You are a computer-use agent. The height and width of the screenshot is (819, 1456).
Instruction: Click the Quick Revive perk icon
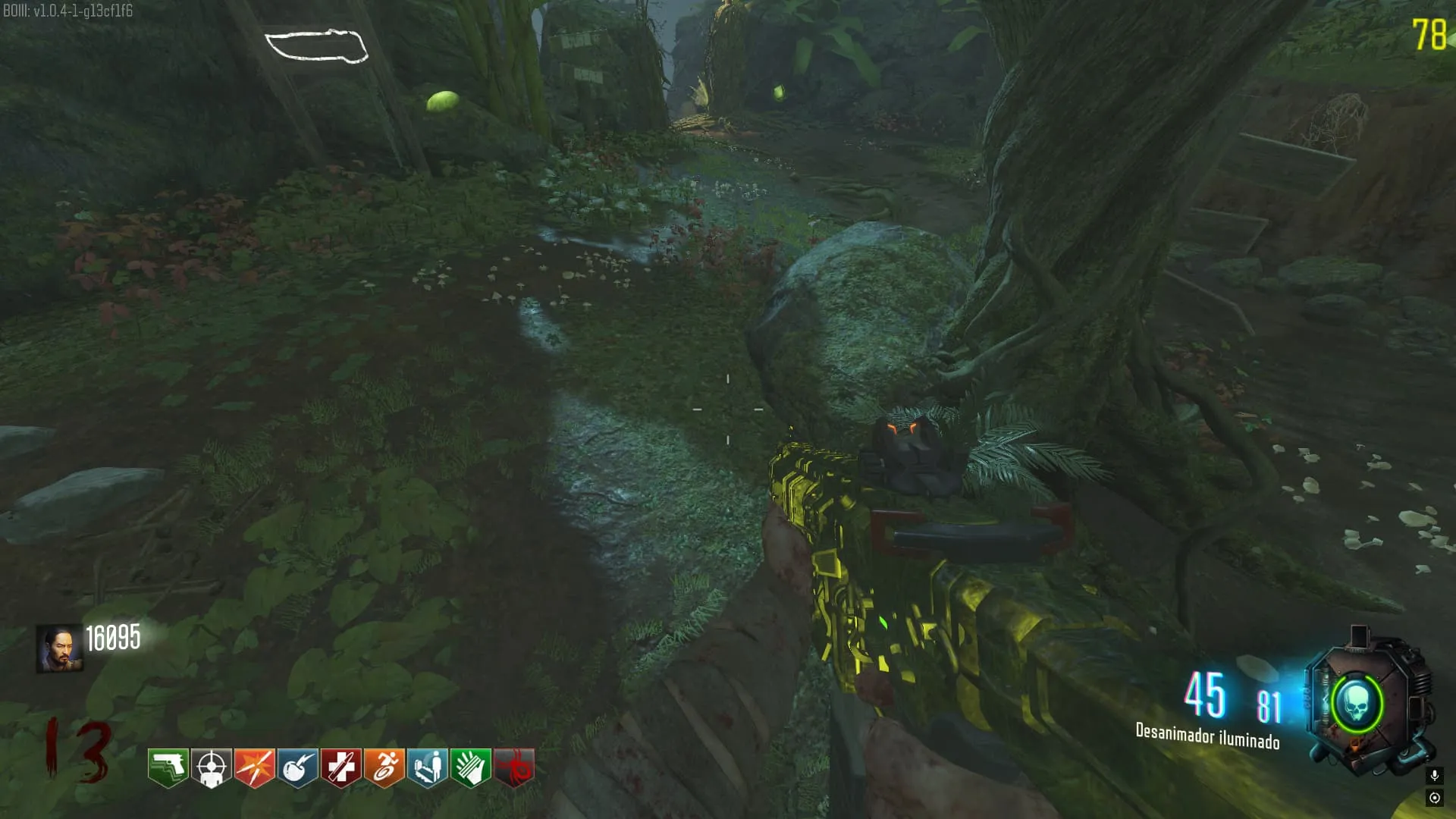(427, 767)
